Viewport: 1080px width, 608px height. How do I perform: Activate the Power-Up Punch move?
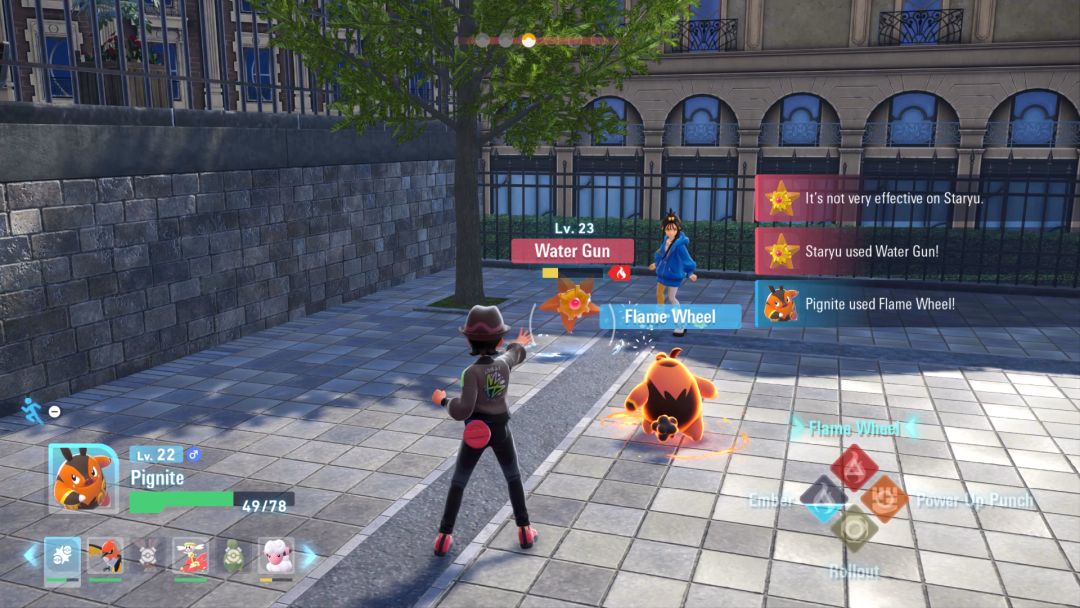pyautogui.click(x=883, y=499)
